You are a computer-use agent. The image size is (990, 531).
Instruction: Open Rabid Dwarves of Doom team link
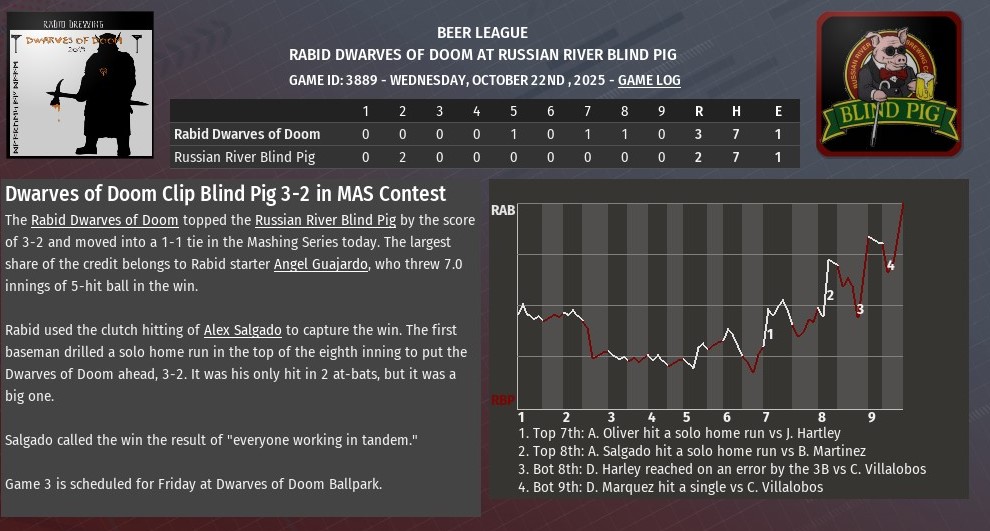(104, 220)
